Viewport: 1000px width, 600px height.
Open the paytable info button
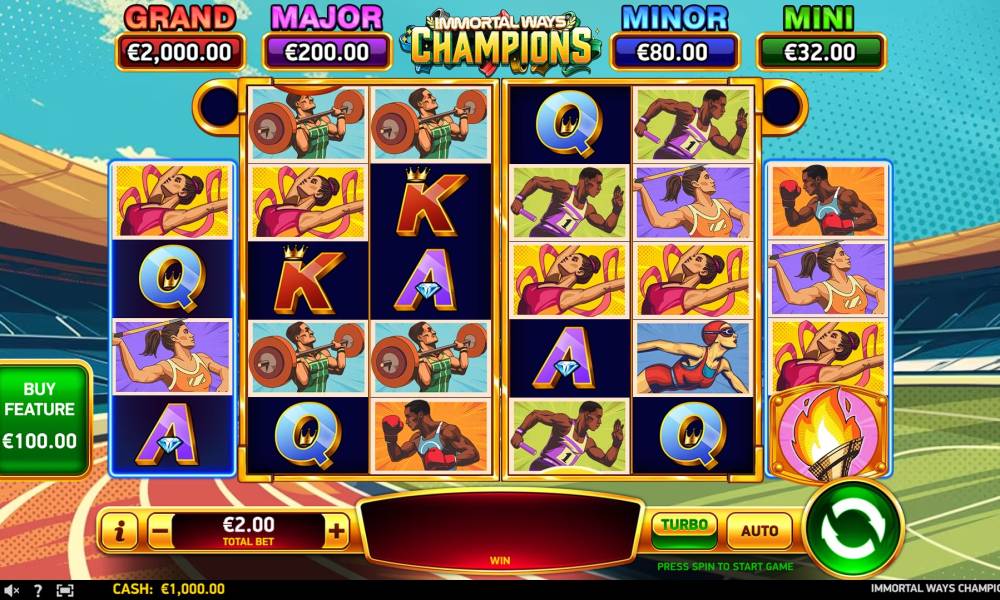pyautogui.click(x=119, y=532)
